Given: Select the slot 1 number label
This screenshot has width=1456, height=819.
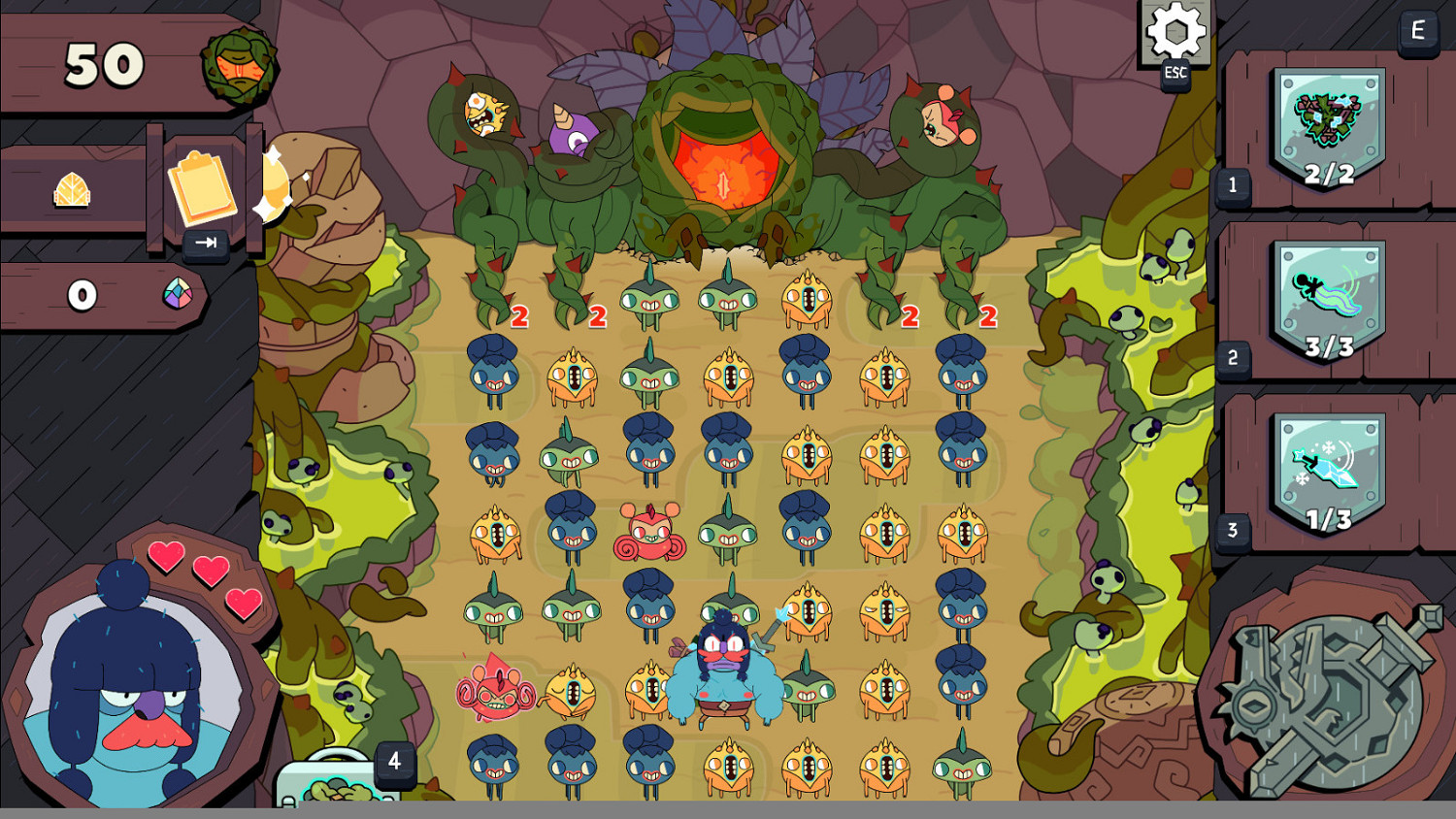Looking at the screenshot, I should click(1232, 187).
